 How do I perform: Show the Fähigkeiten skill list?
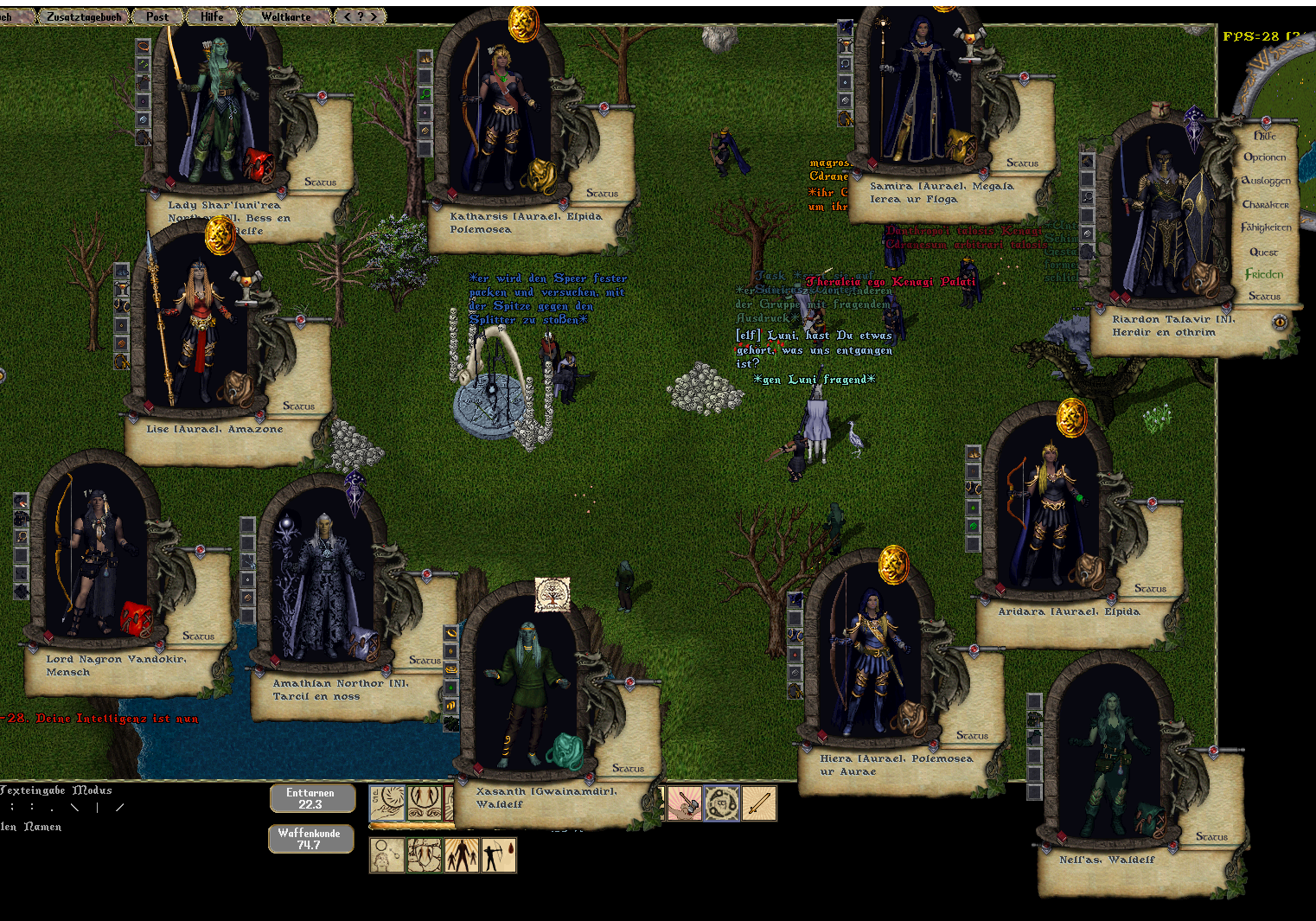point(1265,227)
